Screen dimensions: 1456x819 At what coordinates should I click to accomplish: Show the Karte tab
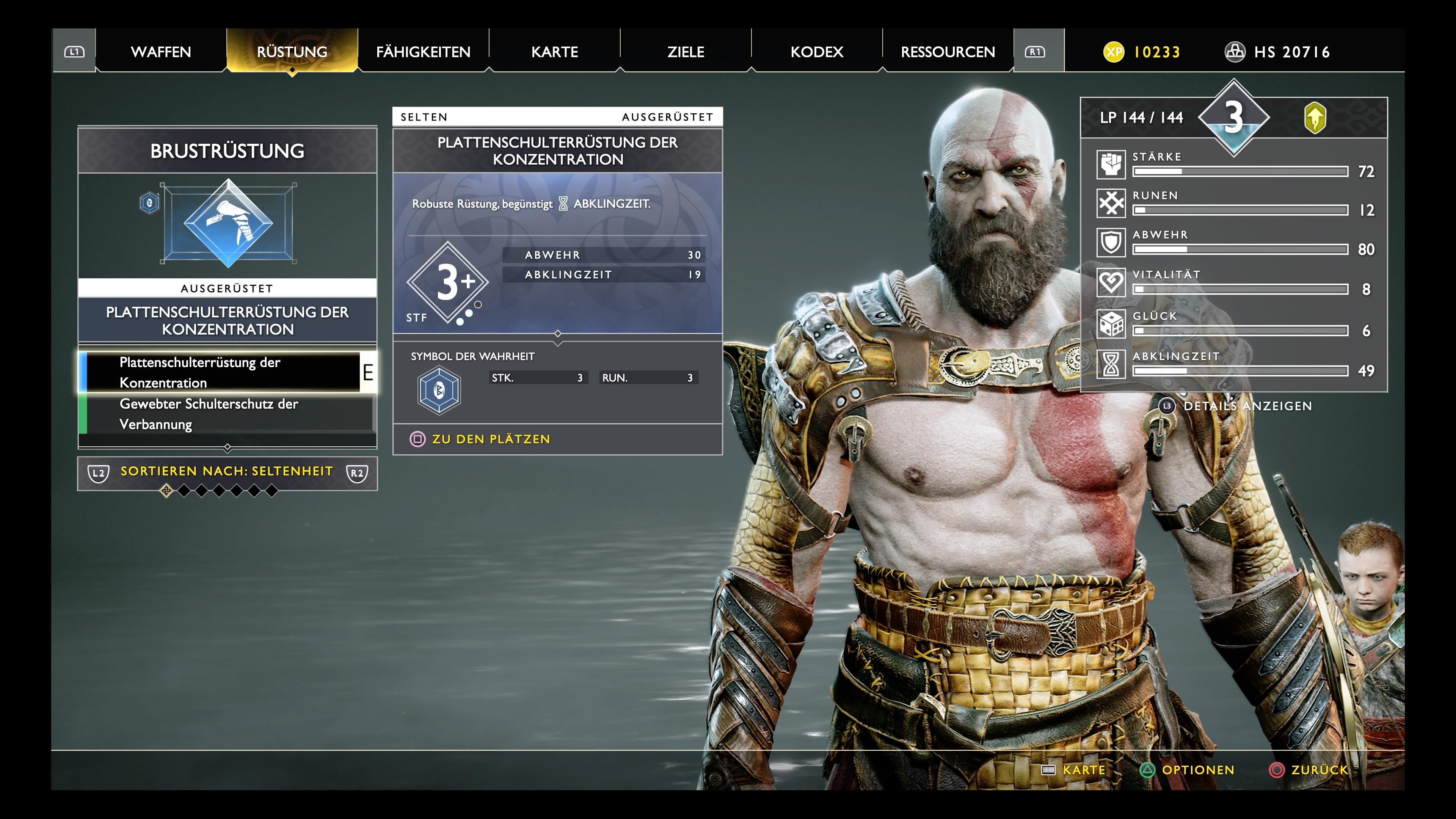coord(554,52)
